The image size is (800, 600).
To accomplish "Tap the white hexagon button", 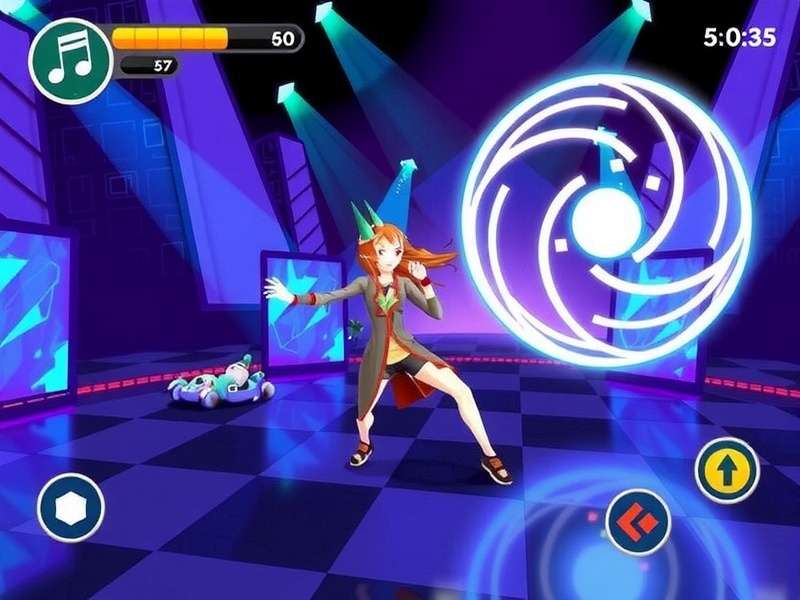I will (x=70, y=508).
